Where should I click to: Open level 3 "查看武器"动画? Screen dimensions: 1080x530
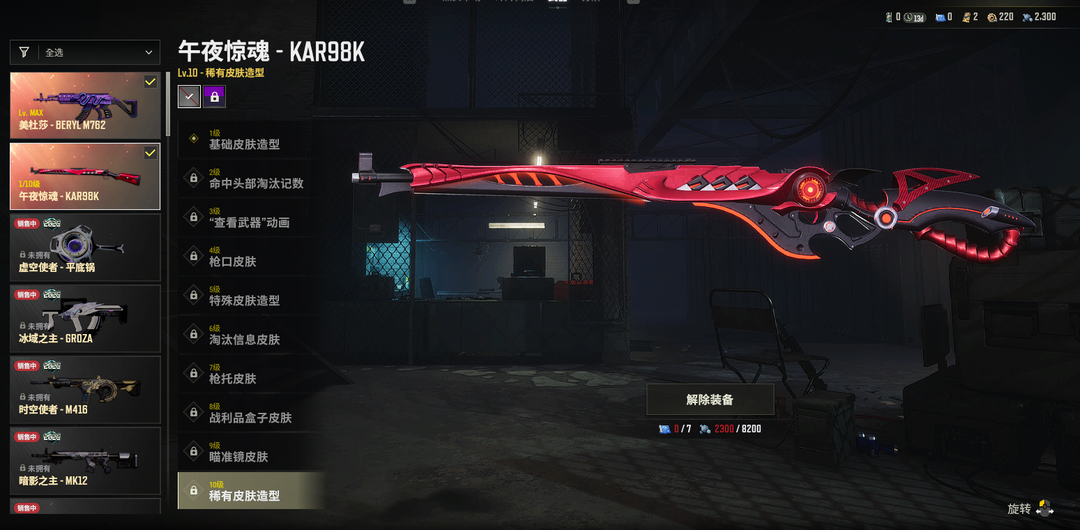click(250, 217)
